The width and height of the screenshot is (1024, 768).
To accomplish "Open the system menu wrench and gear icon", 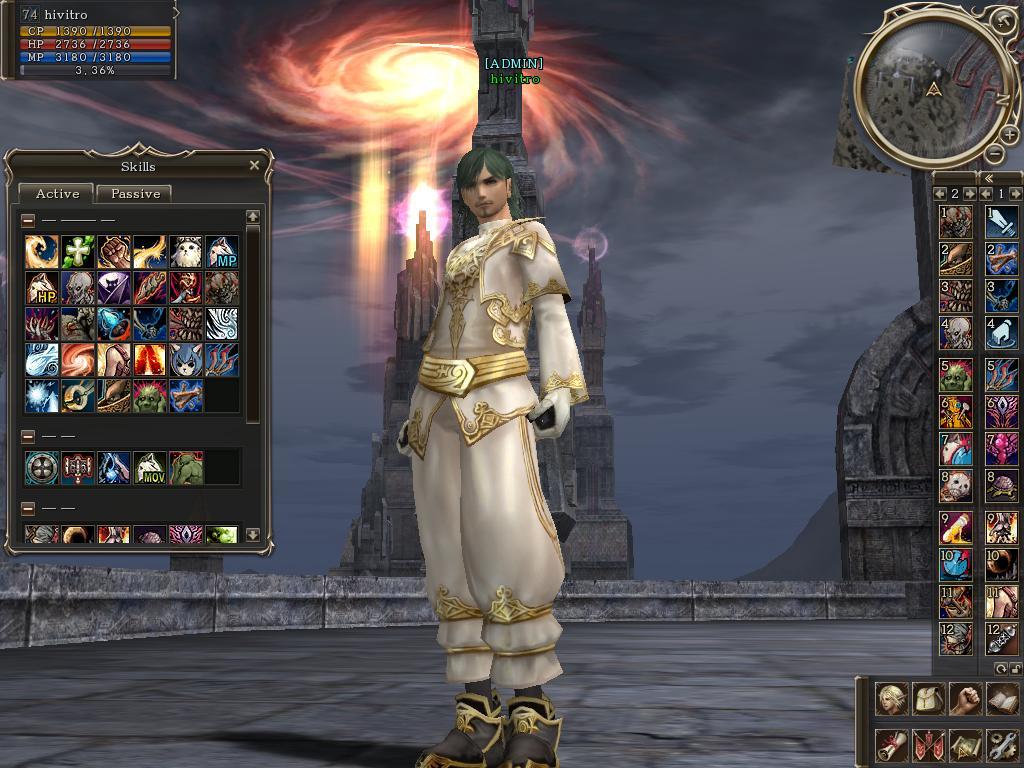I will pyautogui.click(x=1001, y=744).
